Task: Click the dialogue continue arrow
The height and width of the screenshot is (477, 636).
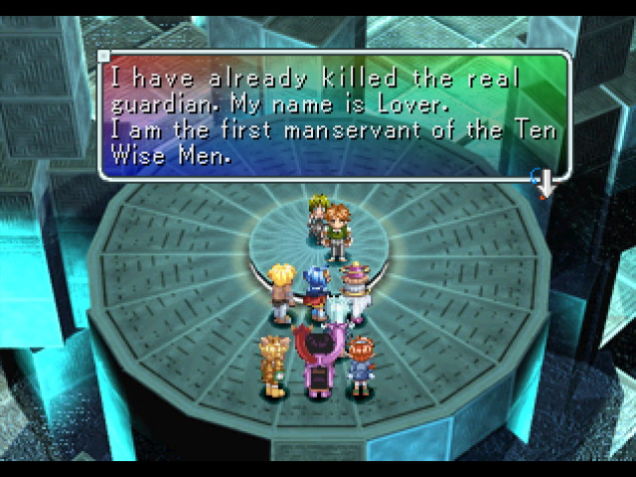Action: 545,184
